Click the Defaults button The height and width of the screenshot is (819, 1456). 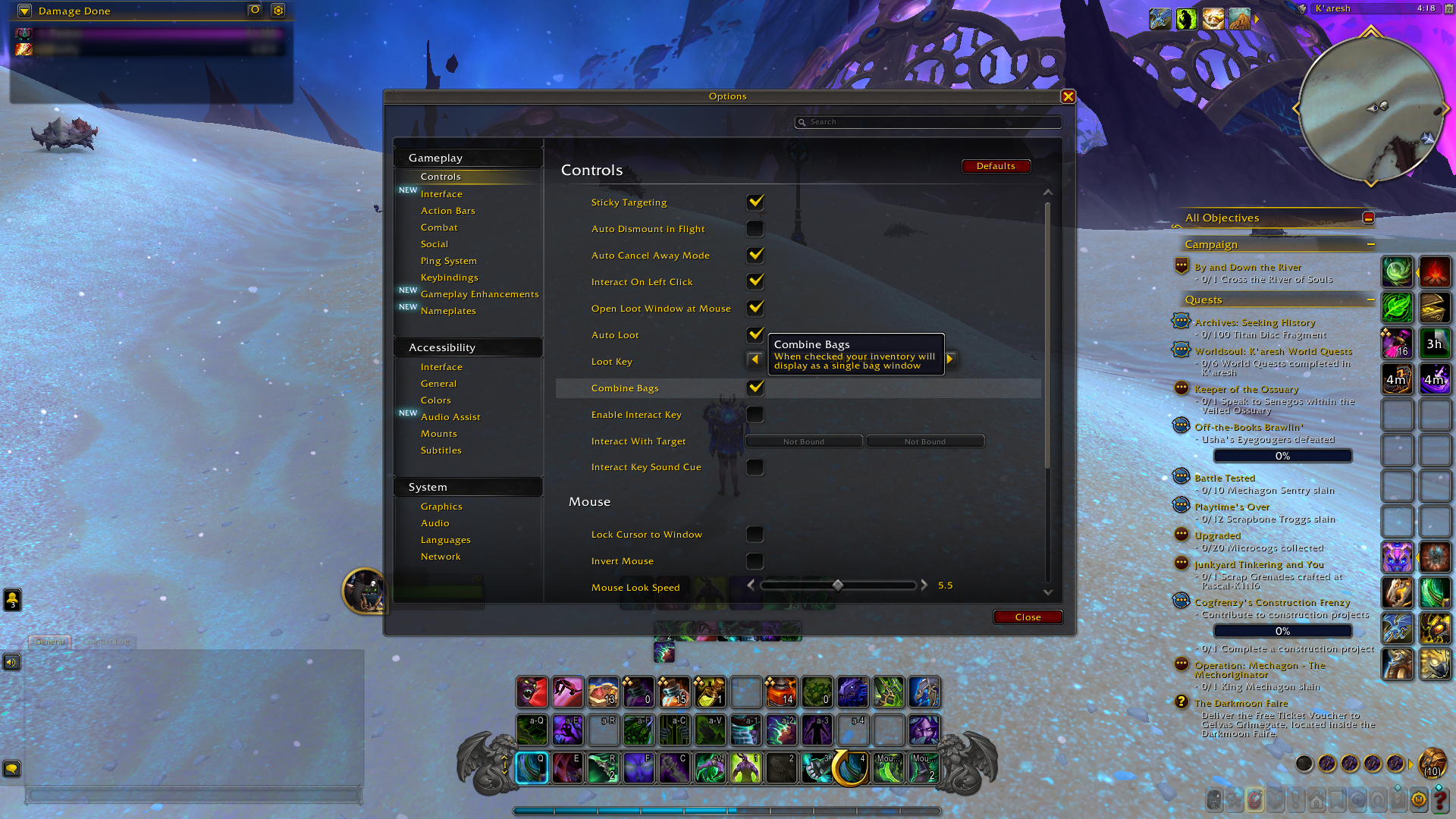click(996, 165)
